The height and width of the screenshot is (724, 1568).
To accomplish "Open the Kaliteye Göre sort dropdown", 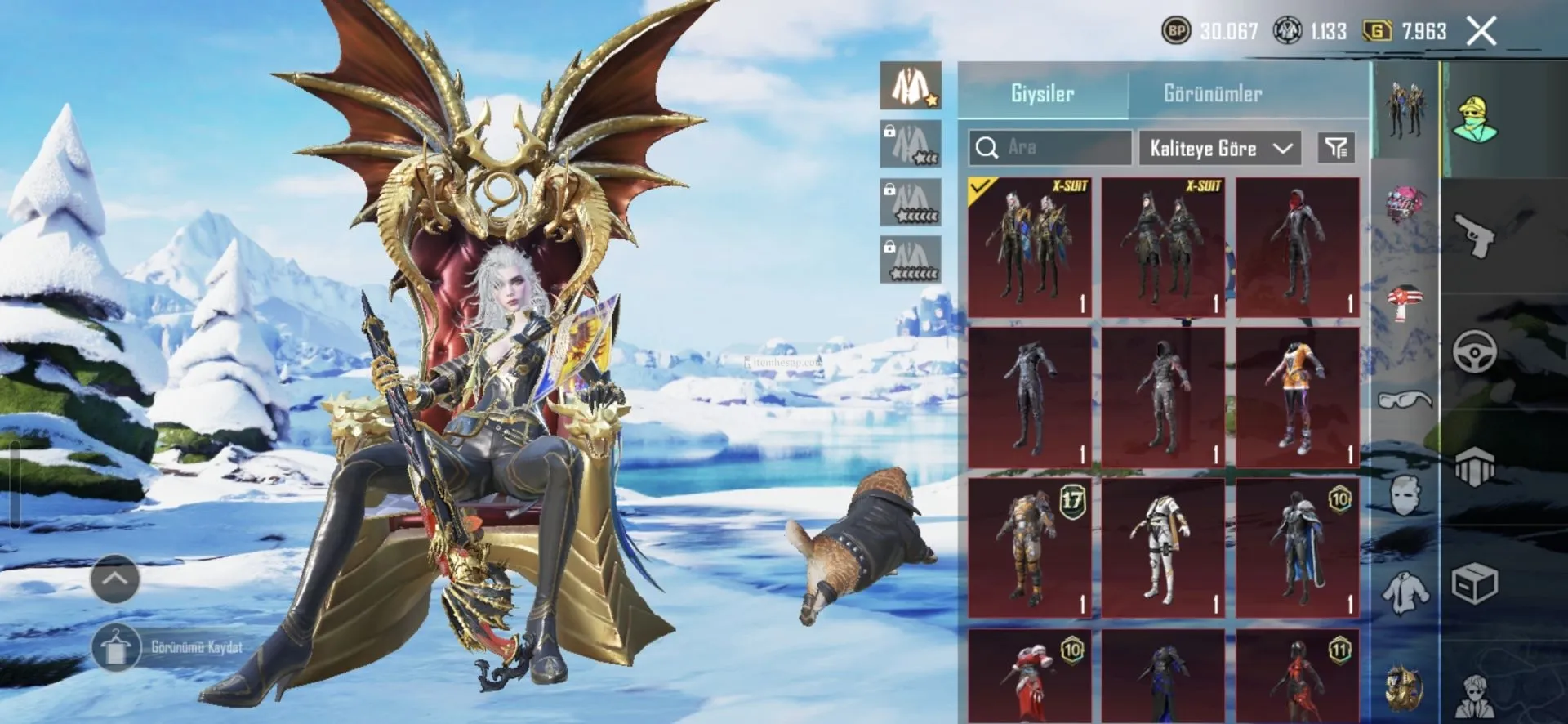I will 1219,148.
